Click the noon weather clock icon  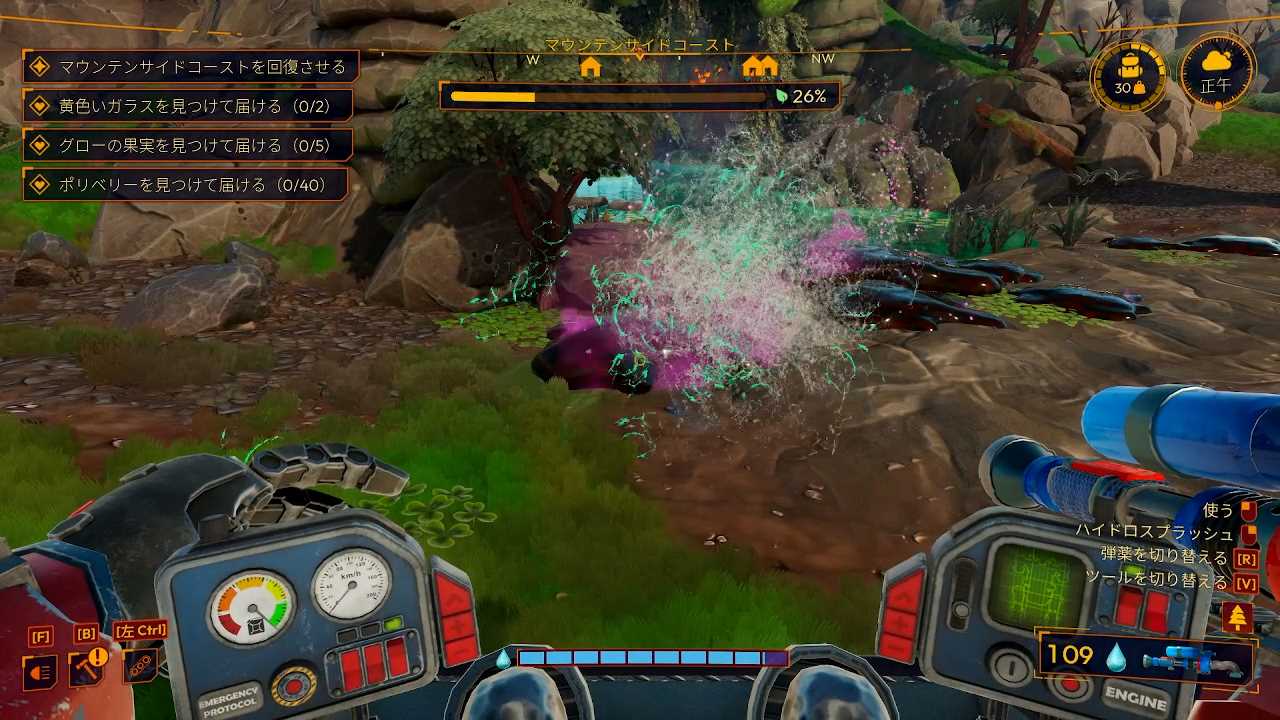click(1217, 72)
